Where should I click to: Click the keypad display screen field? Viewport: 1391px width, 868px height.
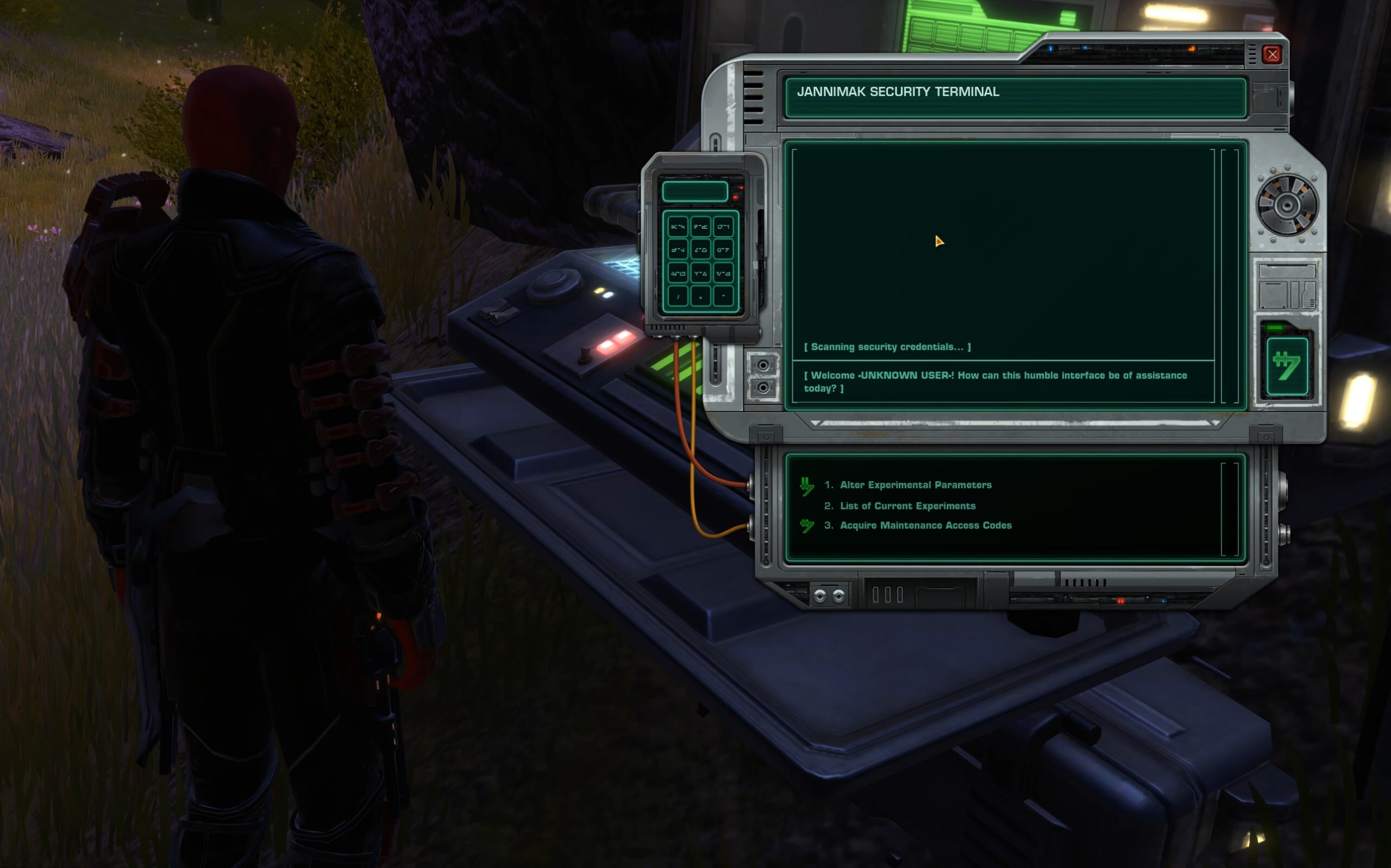(x=695, y=191)
